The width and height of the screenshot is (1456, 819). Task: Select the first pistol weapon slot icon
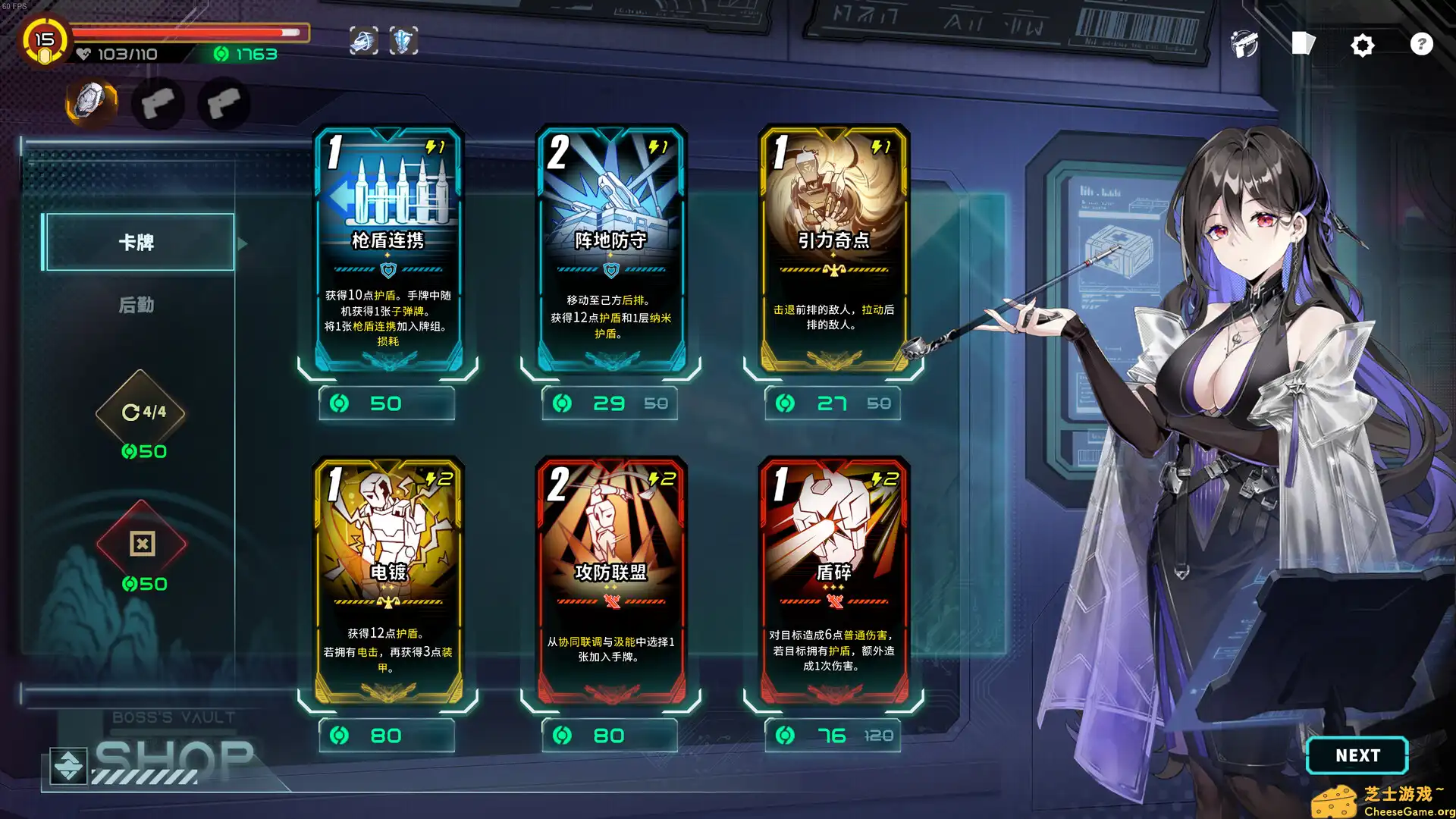click(157, 104)
